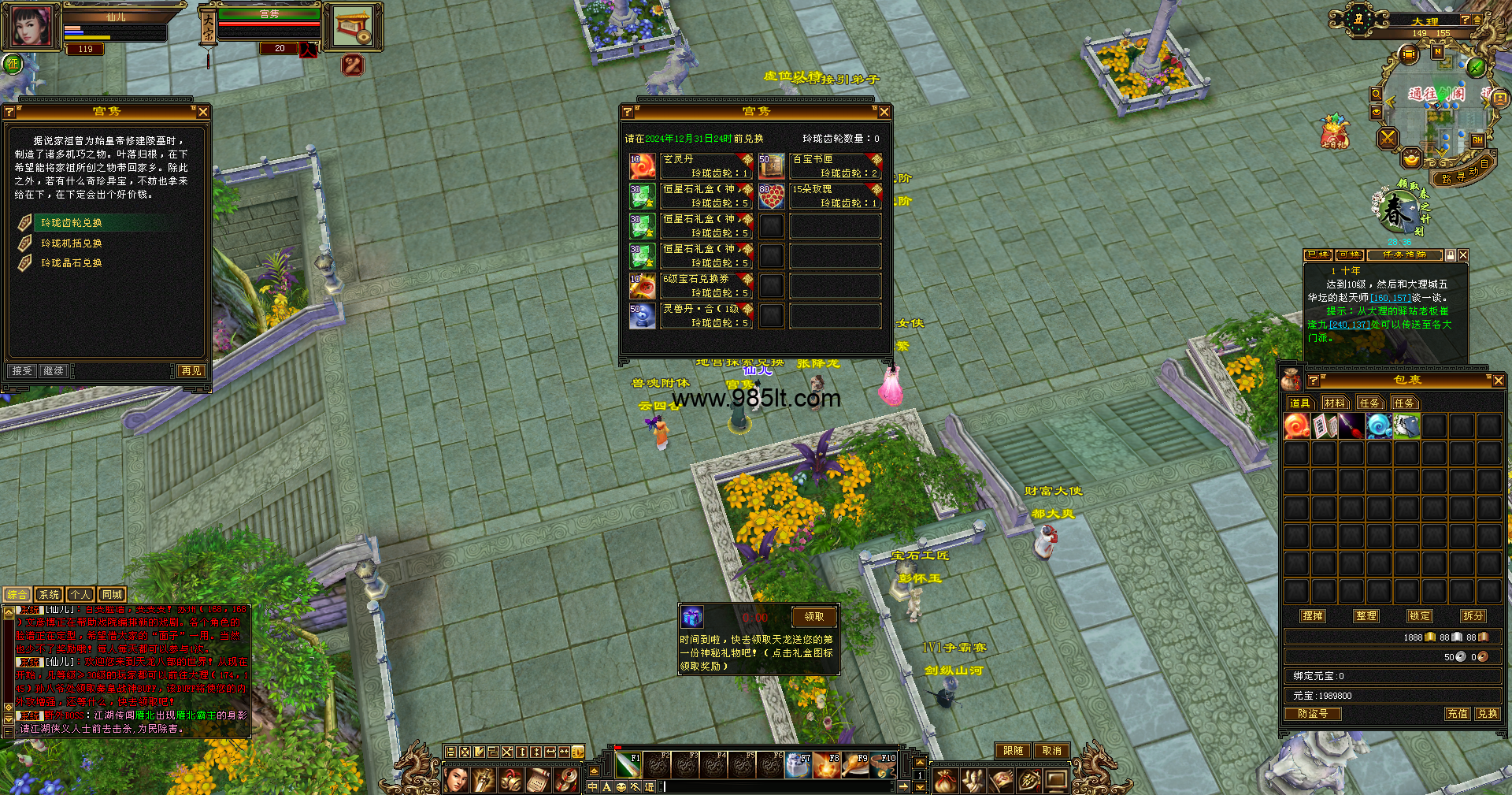Claim the gift with the 领取 button

(x=814, y=616)
